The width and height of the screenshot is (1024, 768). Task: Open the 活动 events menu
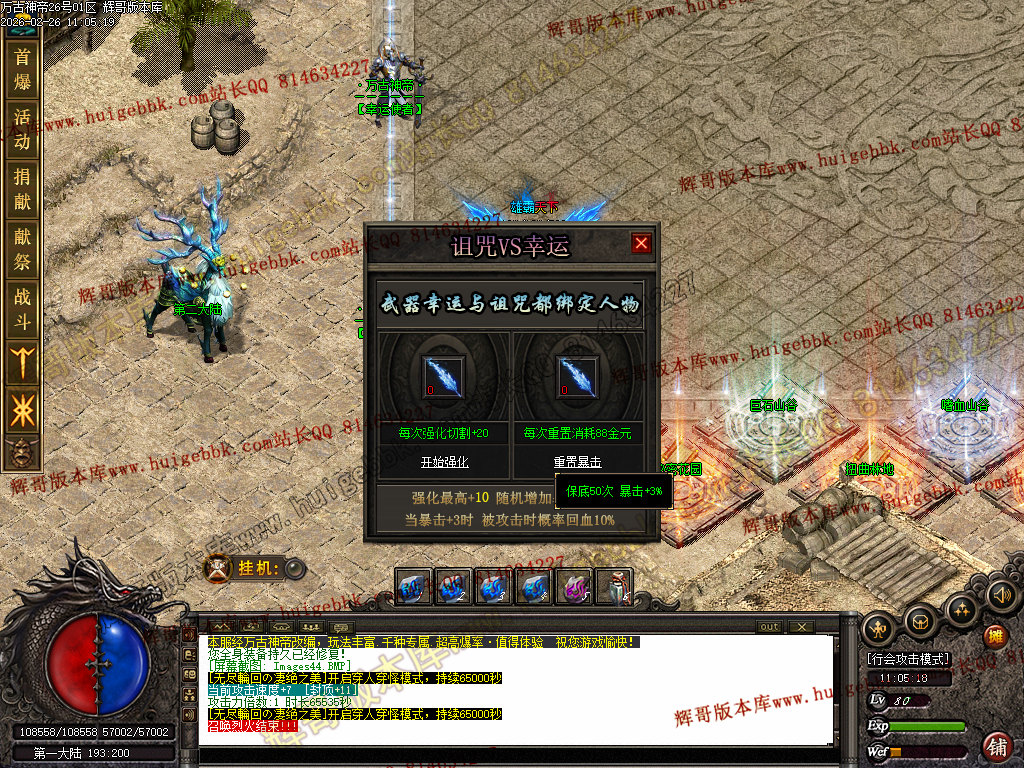click(22, 129)
